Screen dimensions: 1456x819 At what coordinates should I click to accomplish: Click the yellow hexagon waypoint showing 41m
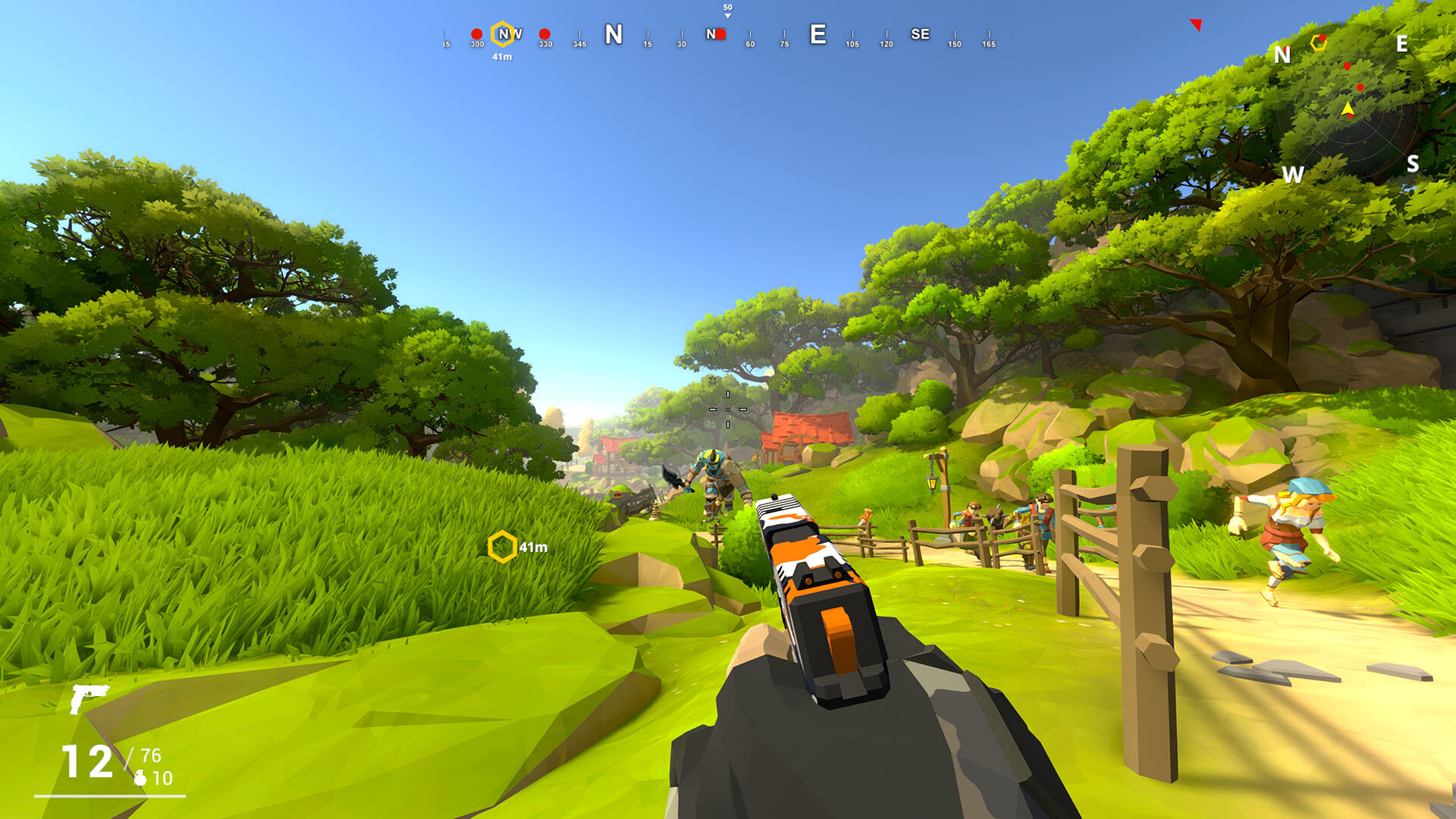click(503, 545)
